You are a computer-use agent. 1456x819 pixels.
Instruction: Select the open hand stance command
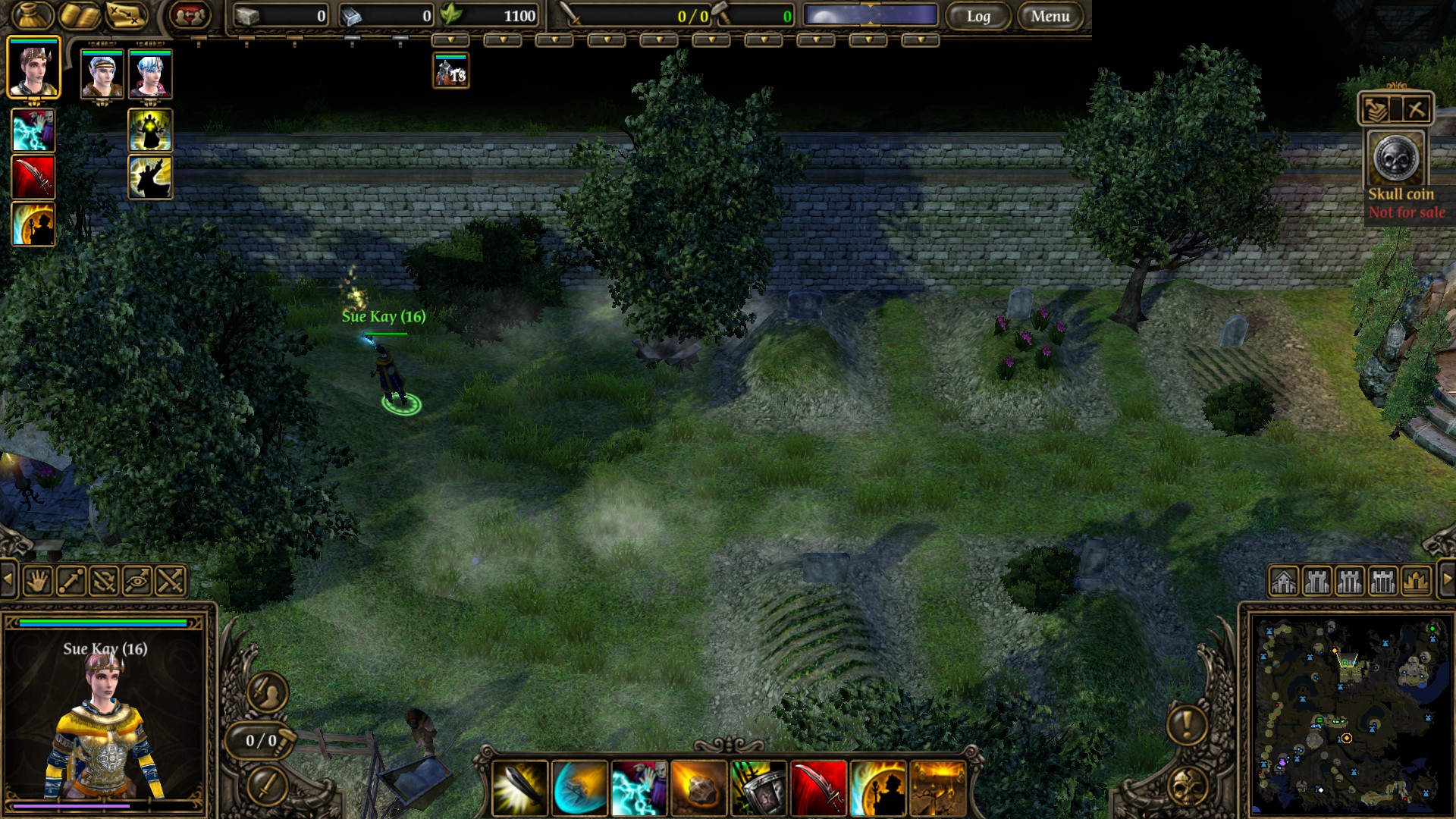tap(37, 582)
